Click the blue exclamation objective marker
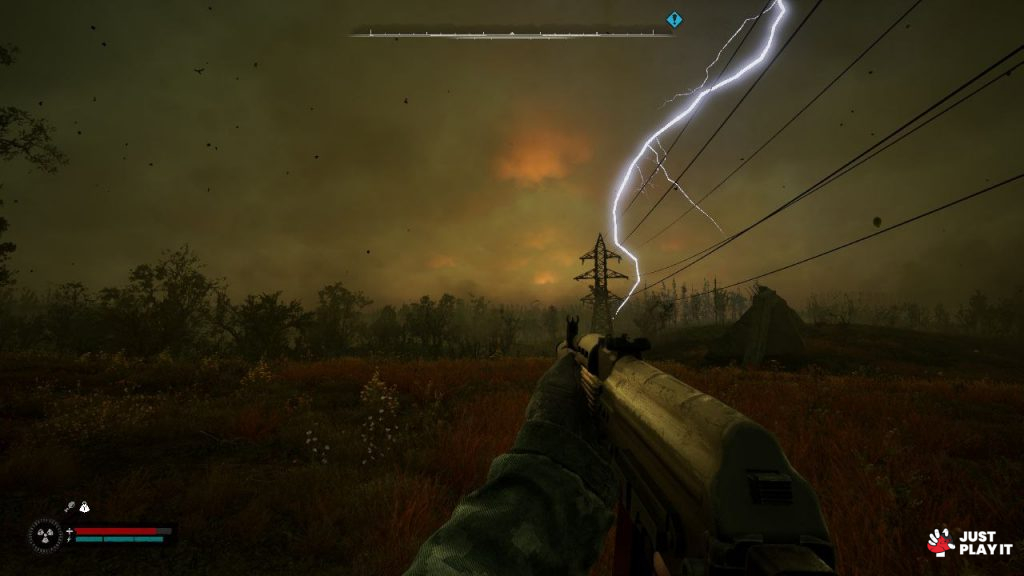1024x576 pixels. 674,19
